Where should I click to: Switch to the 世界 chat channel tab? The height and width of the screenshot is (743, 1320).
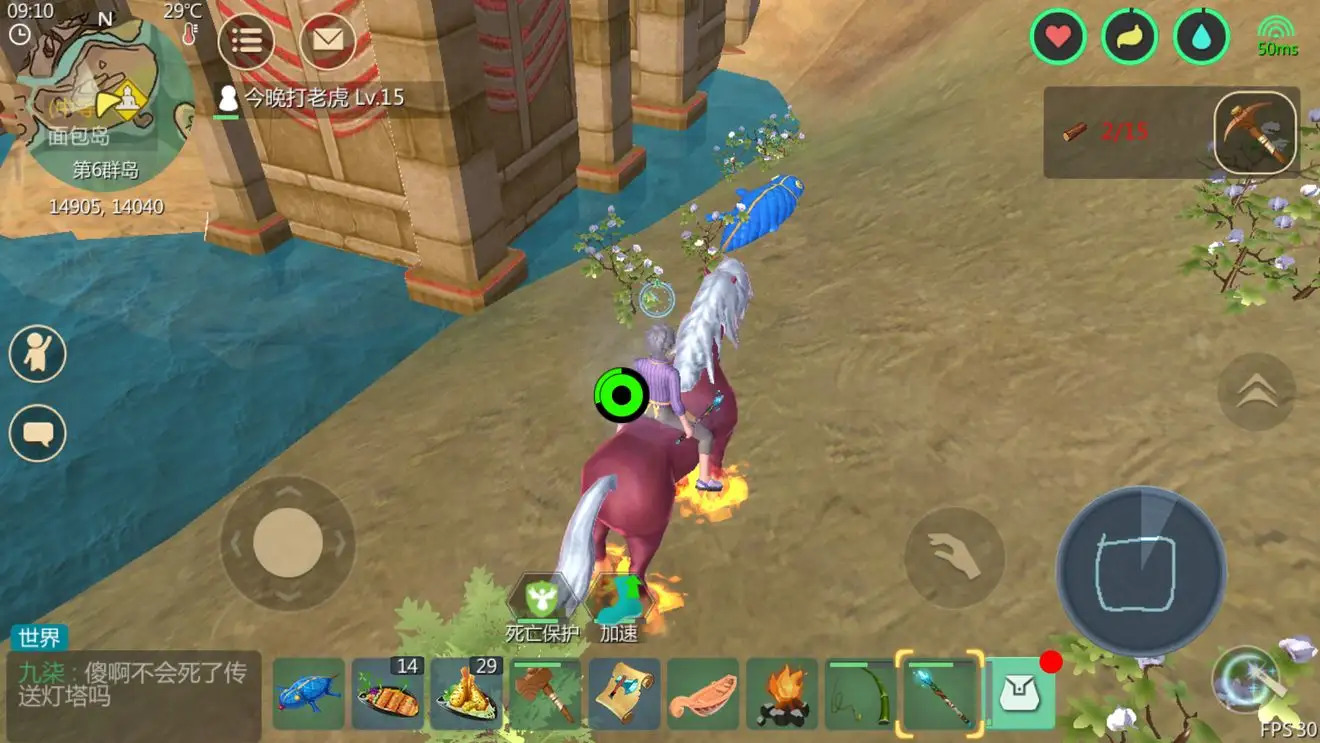tap(39, 637)
